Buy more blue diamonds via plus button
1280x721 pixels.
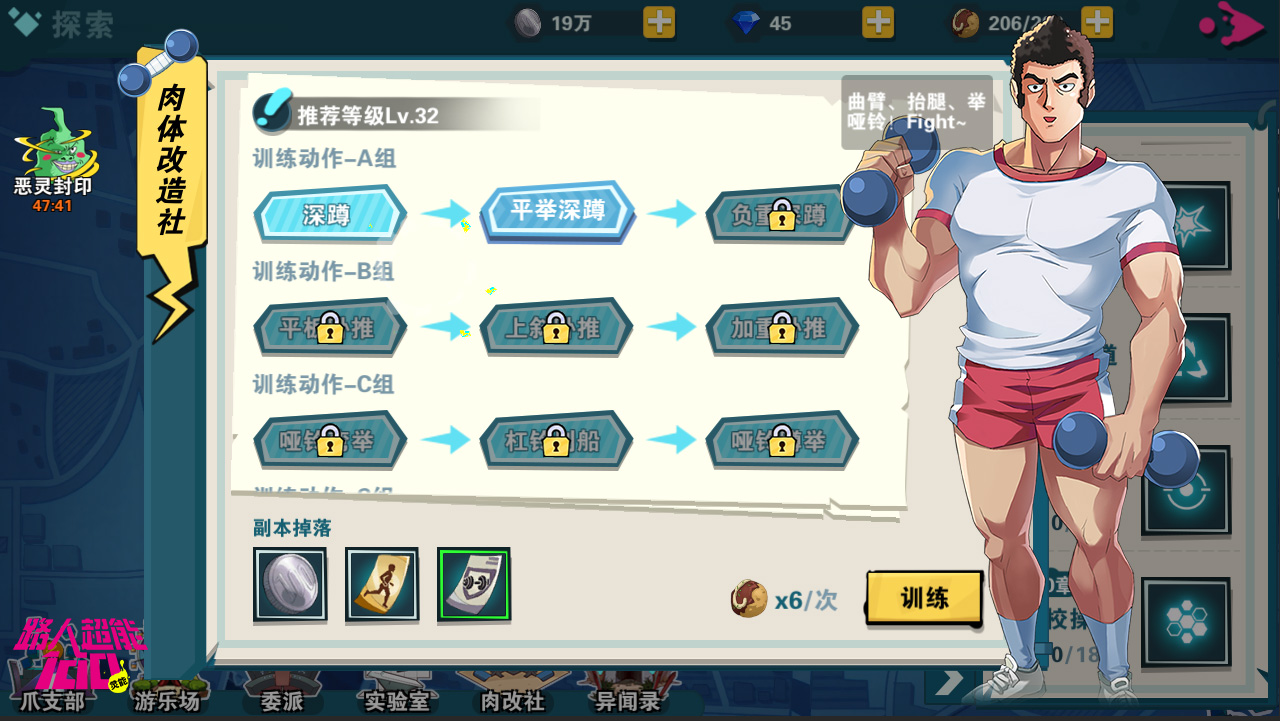click(x=878, y=22)
